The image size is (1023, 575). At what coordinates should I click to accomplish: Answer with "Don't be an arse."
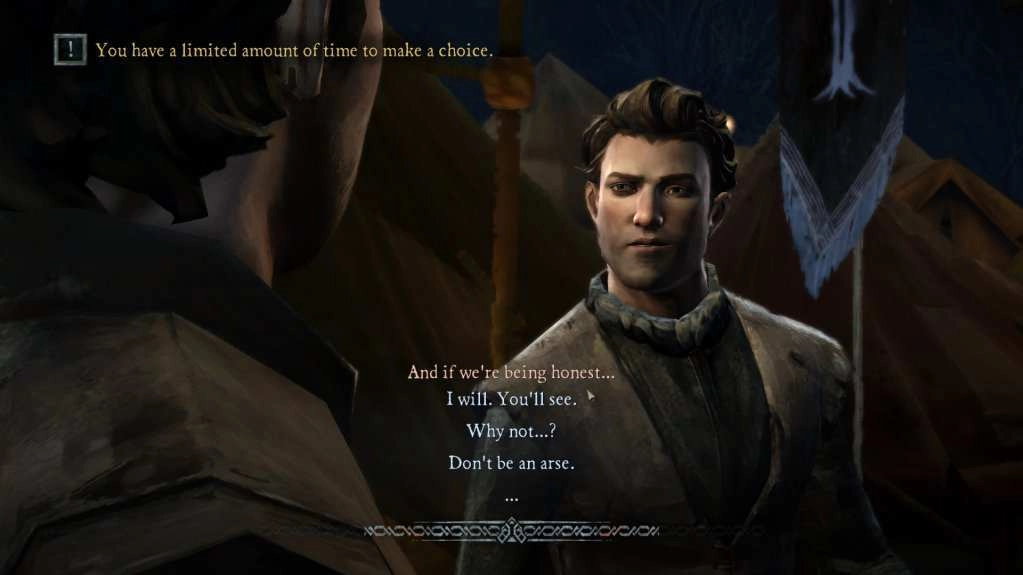click(511, 463)
